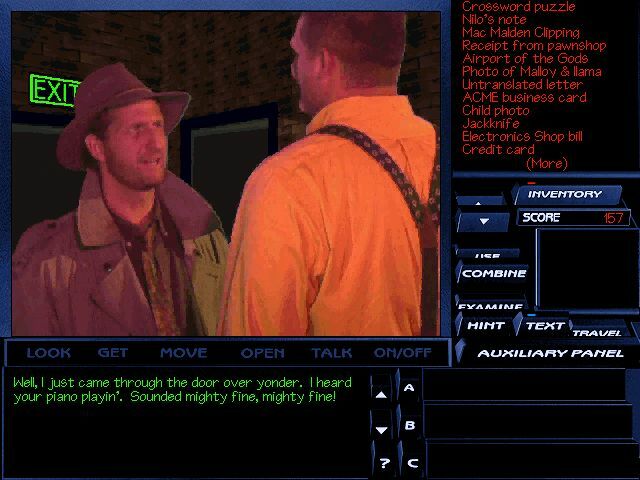This screenshot has height=480, width=640.
Task: Ask for a HINT
Action: 485,326
